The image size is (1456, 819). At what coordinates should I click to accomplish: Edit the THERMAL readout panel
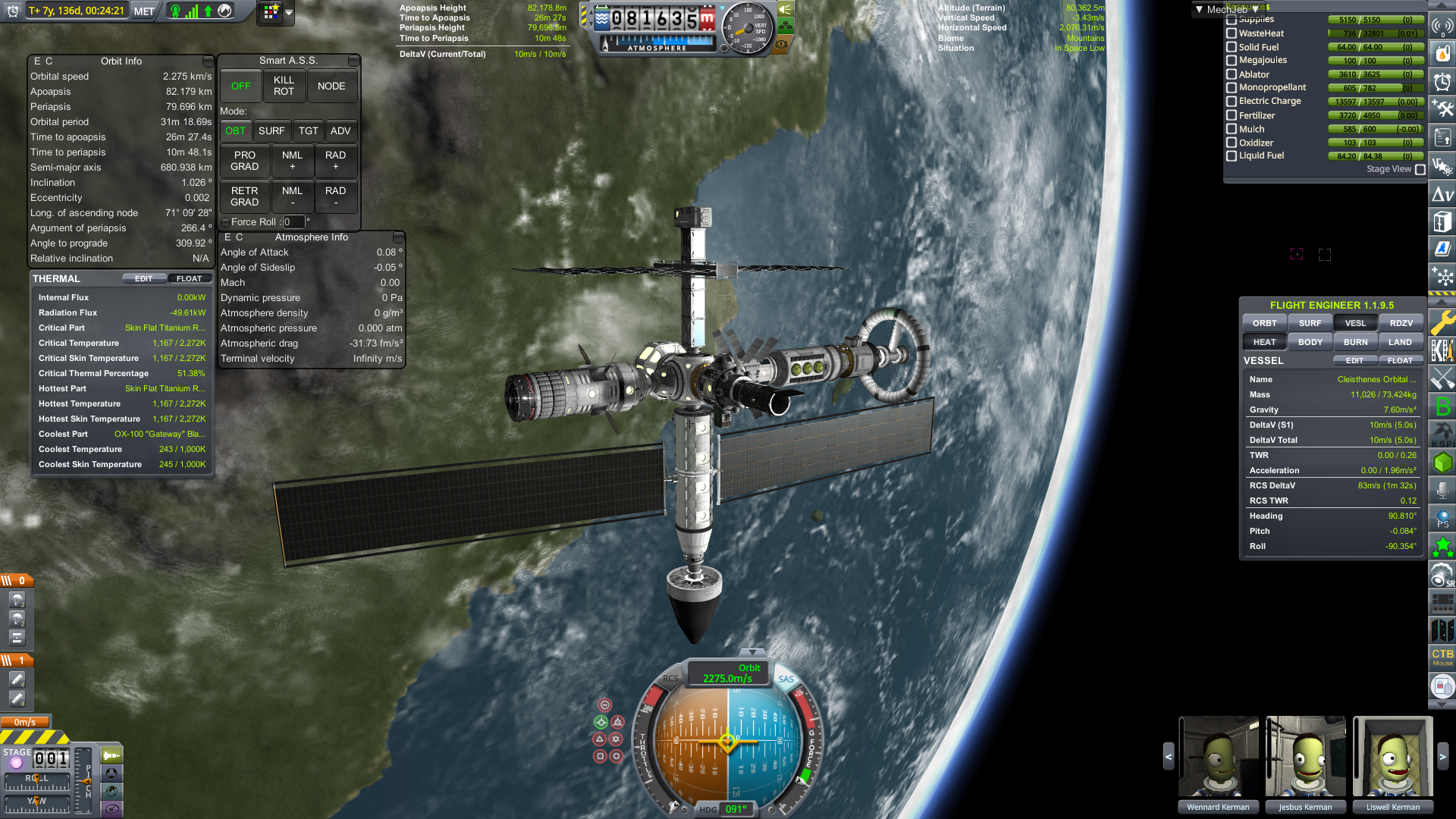pyautogui.click(x=143, y=279)
